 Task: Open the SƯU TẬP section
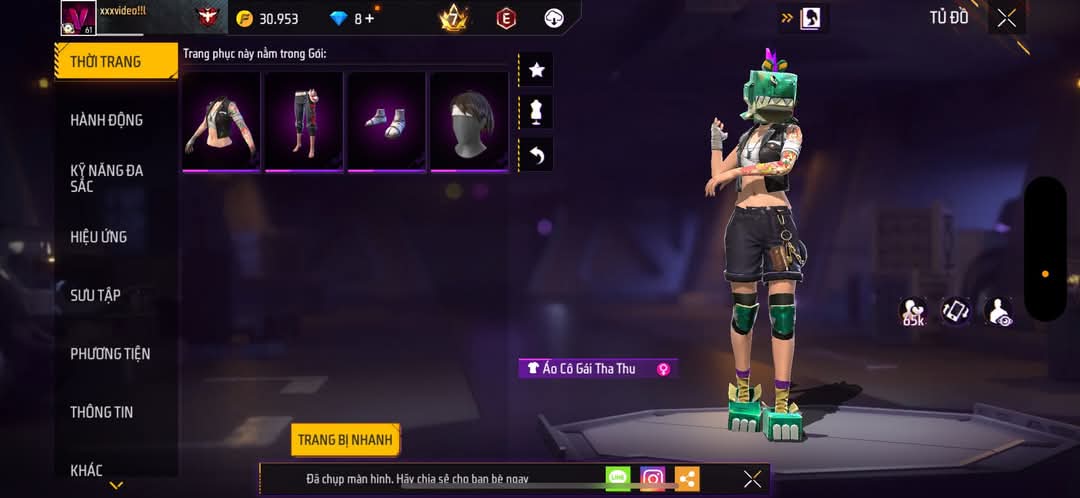pyautogui.click(x=96, y=295)
